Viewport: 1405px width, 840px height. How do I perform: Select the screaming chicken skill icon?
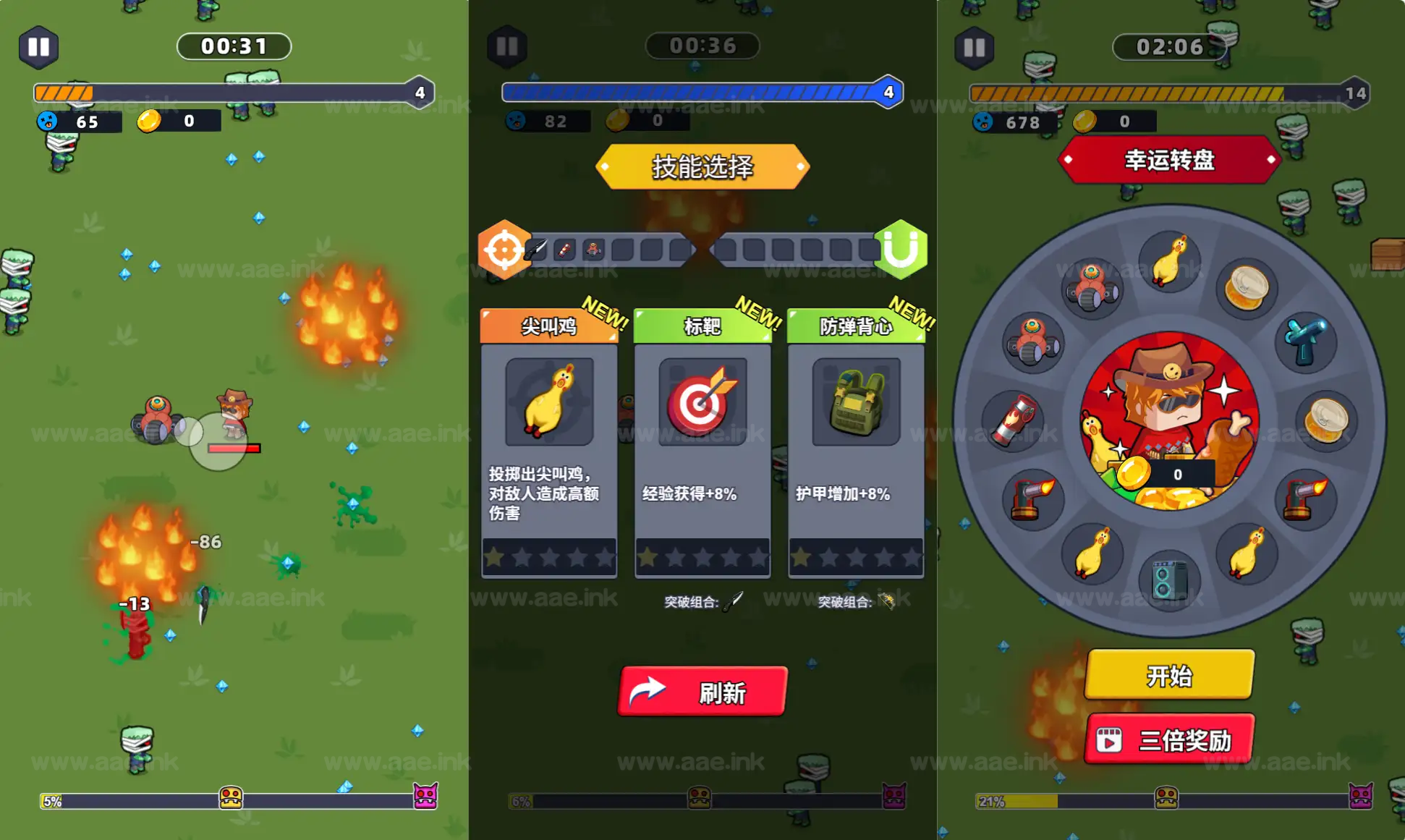click(548, 403)
